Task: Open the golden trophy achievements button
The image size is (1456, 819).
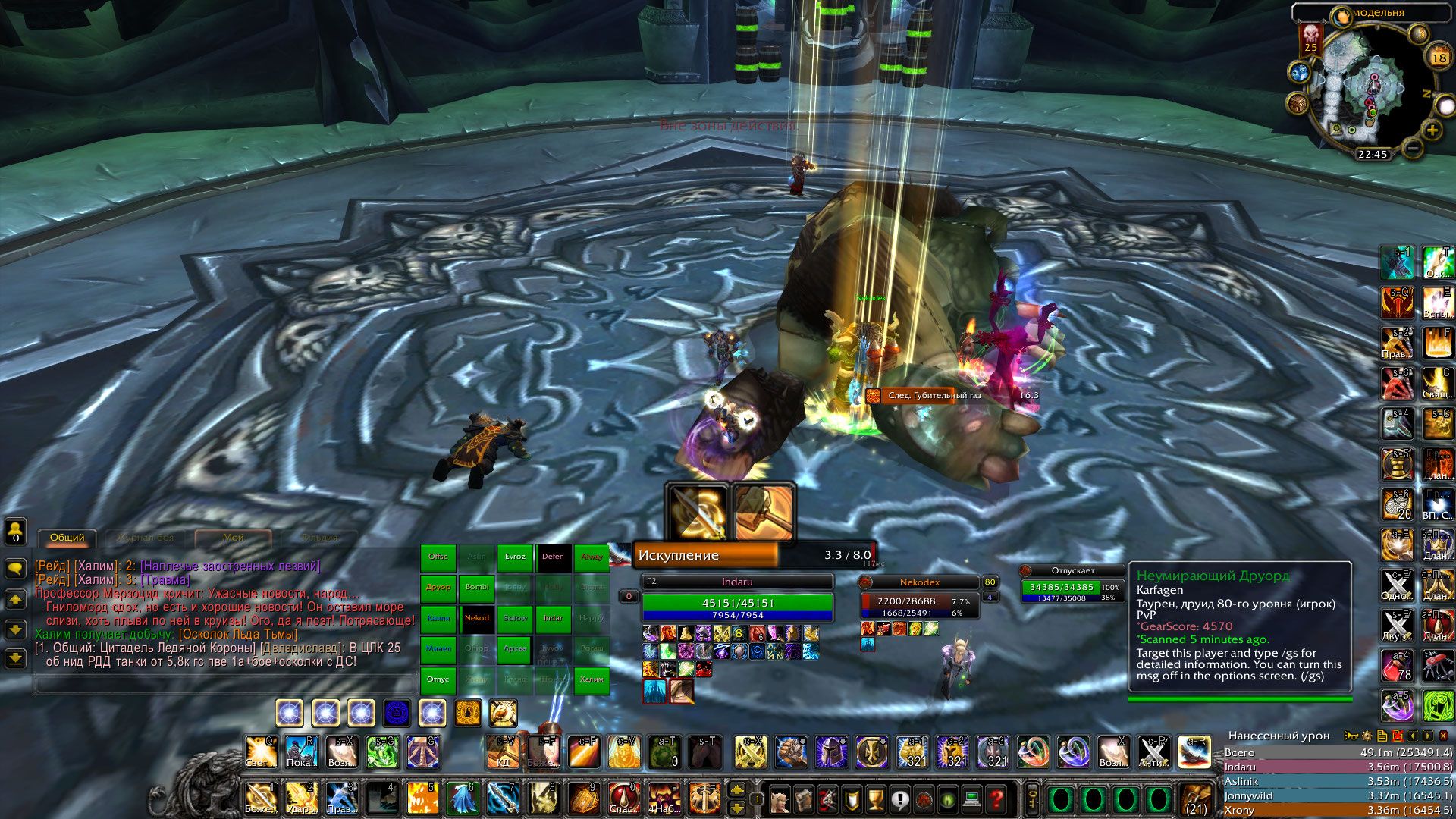Action: pos(875,799)
